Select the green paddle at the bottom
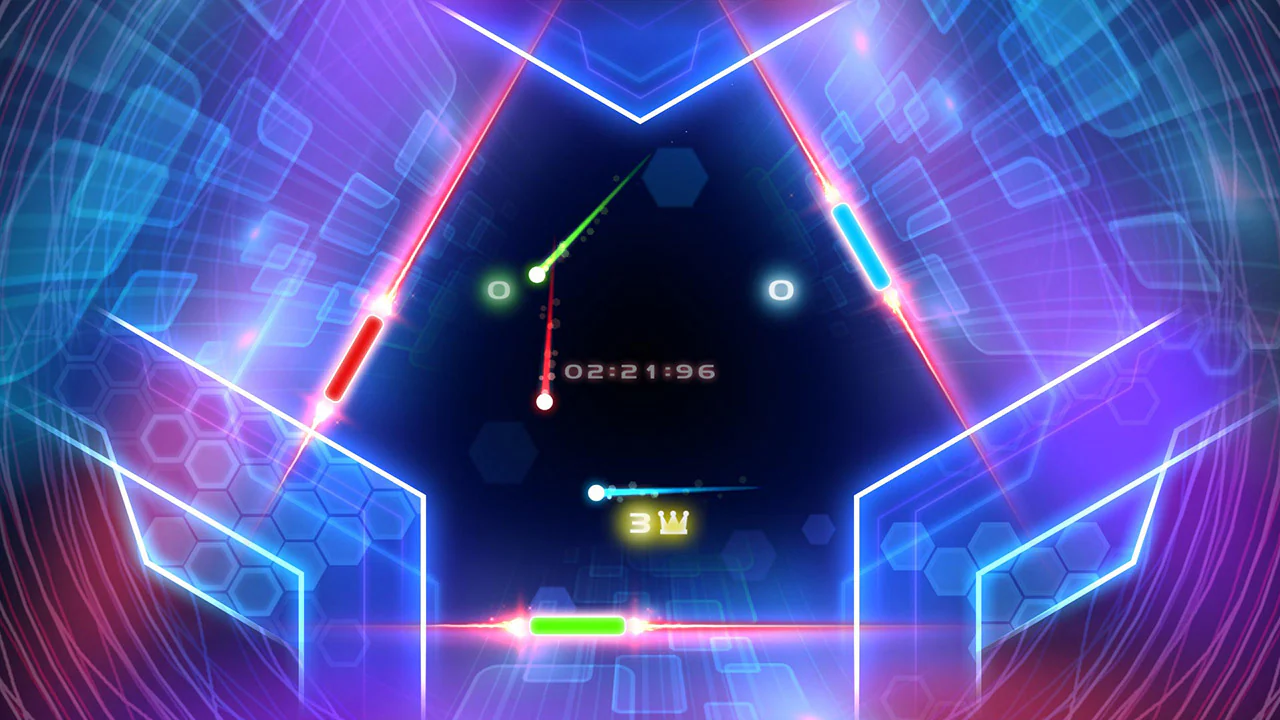 (x=577, y=625)
